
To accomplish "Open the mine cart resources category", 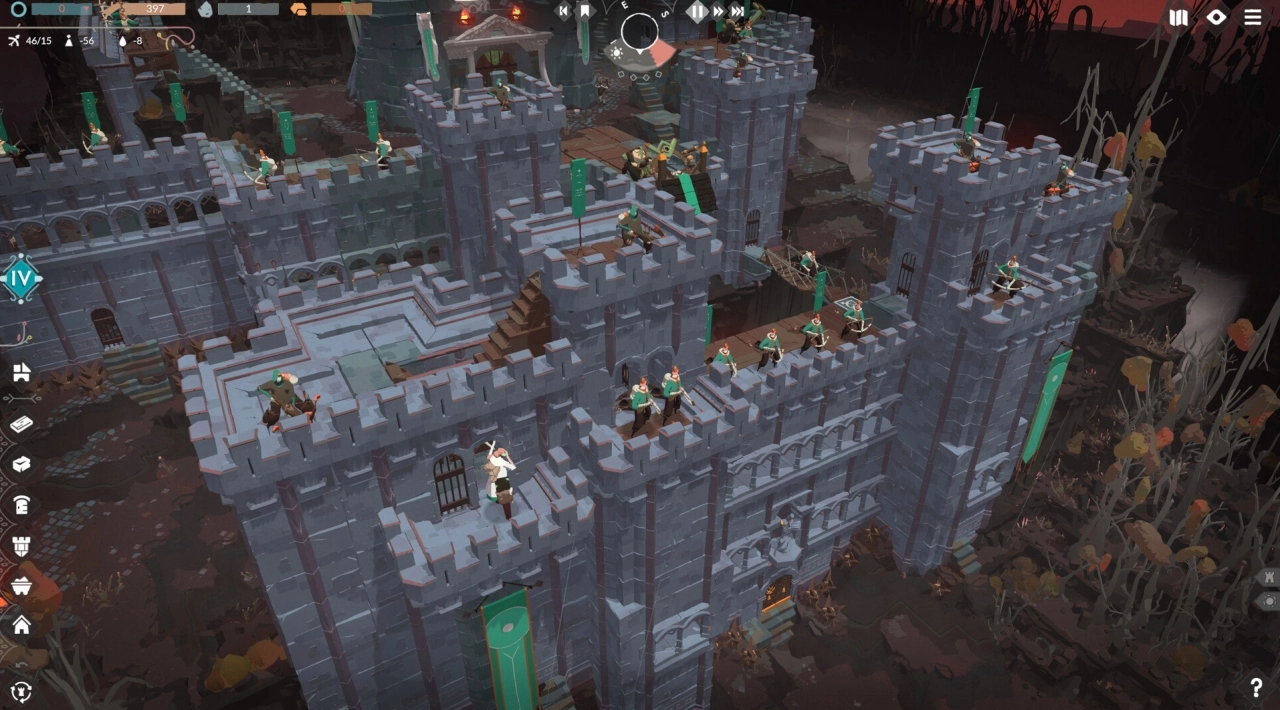I will click(21, 586).
